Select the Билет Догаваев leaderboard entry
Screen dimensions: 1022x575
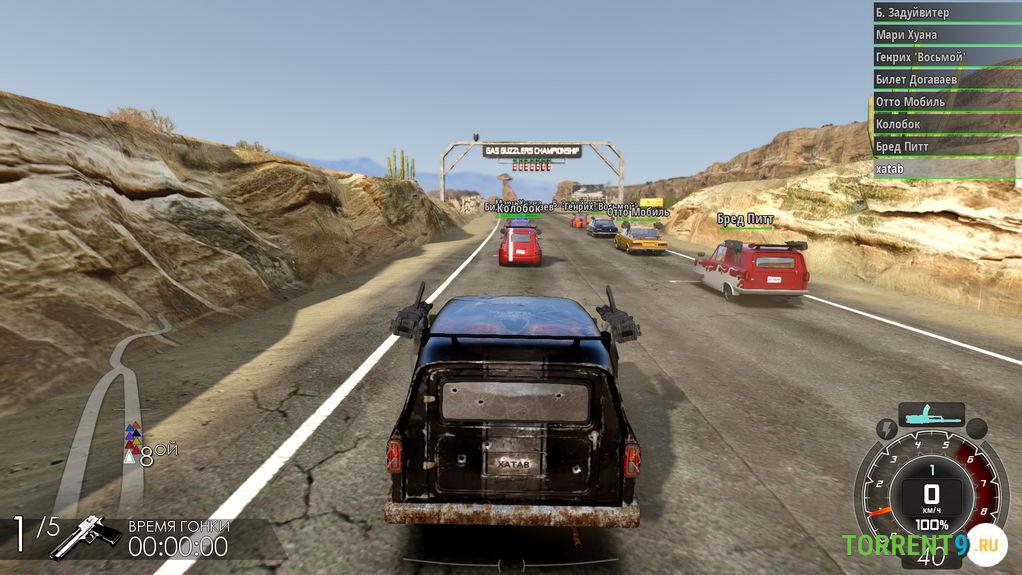pyautogui.click(x=945, y=79)
